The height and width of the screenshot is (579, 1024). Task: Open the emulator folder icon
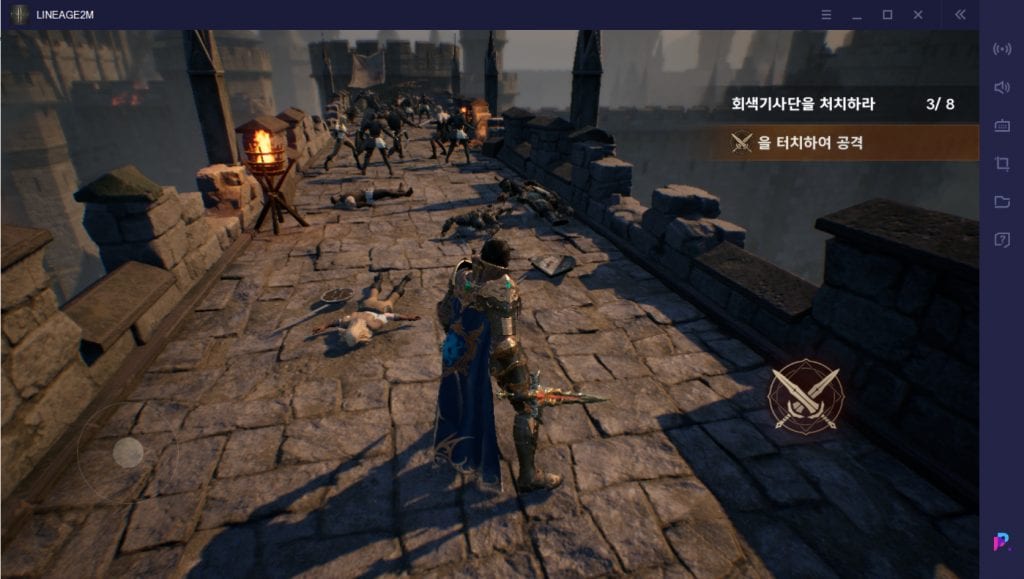pos(1001,201)
